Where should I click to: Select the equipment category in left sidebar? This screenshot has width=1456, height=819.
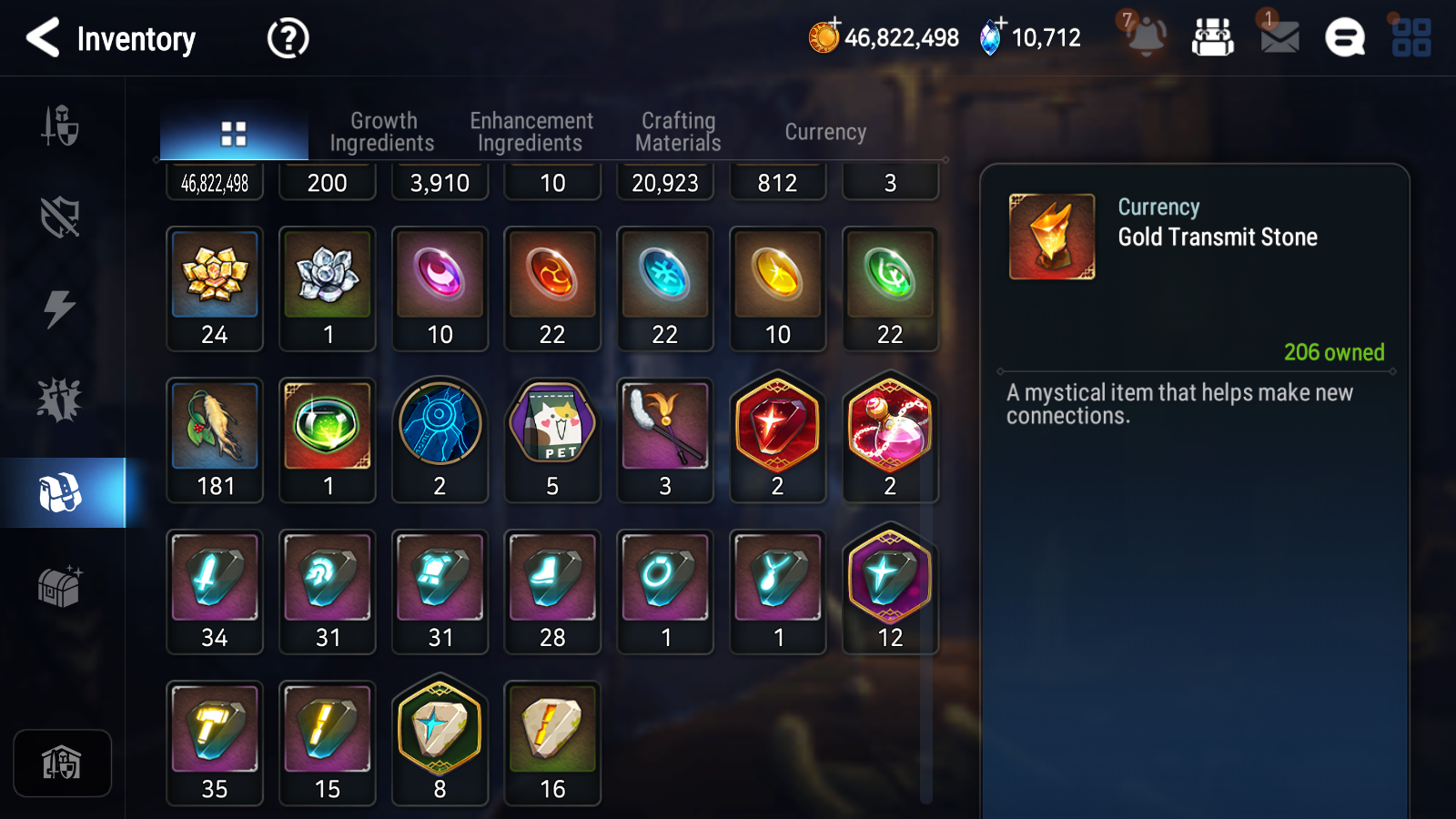click(x=60, y=127)
